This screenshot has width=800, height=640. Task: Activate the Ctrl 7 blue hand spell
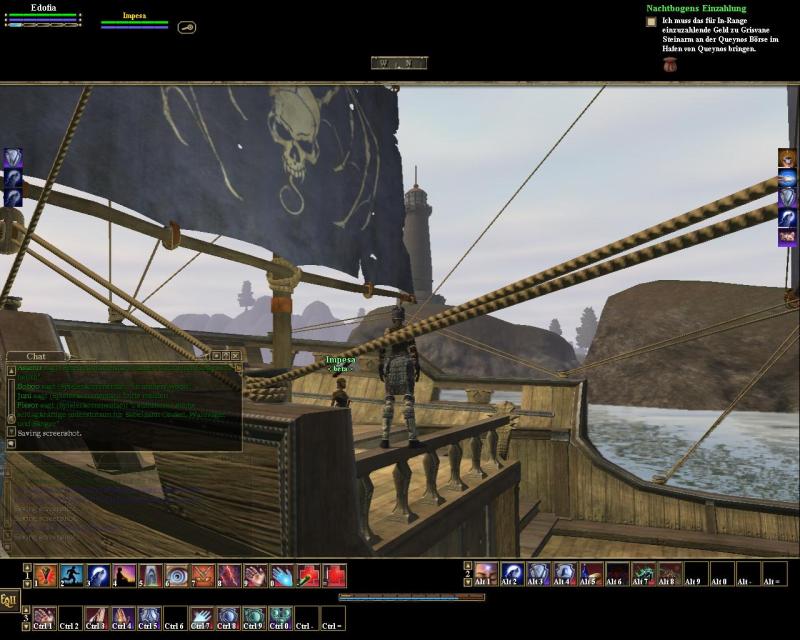202,618
